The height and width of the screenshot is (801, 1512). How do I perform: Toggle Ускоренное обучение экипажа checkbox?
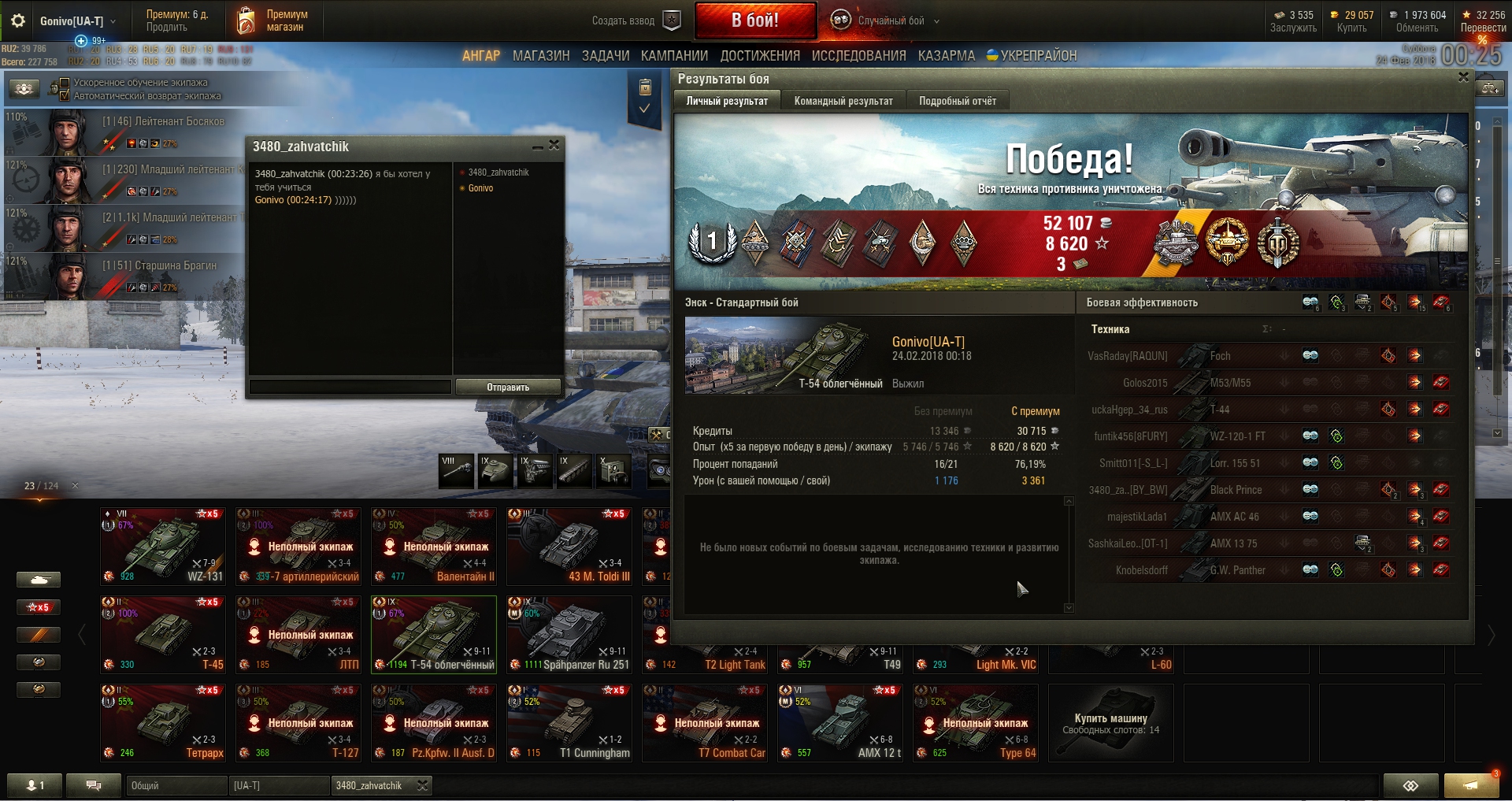click(x=65, y=83)
